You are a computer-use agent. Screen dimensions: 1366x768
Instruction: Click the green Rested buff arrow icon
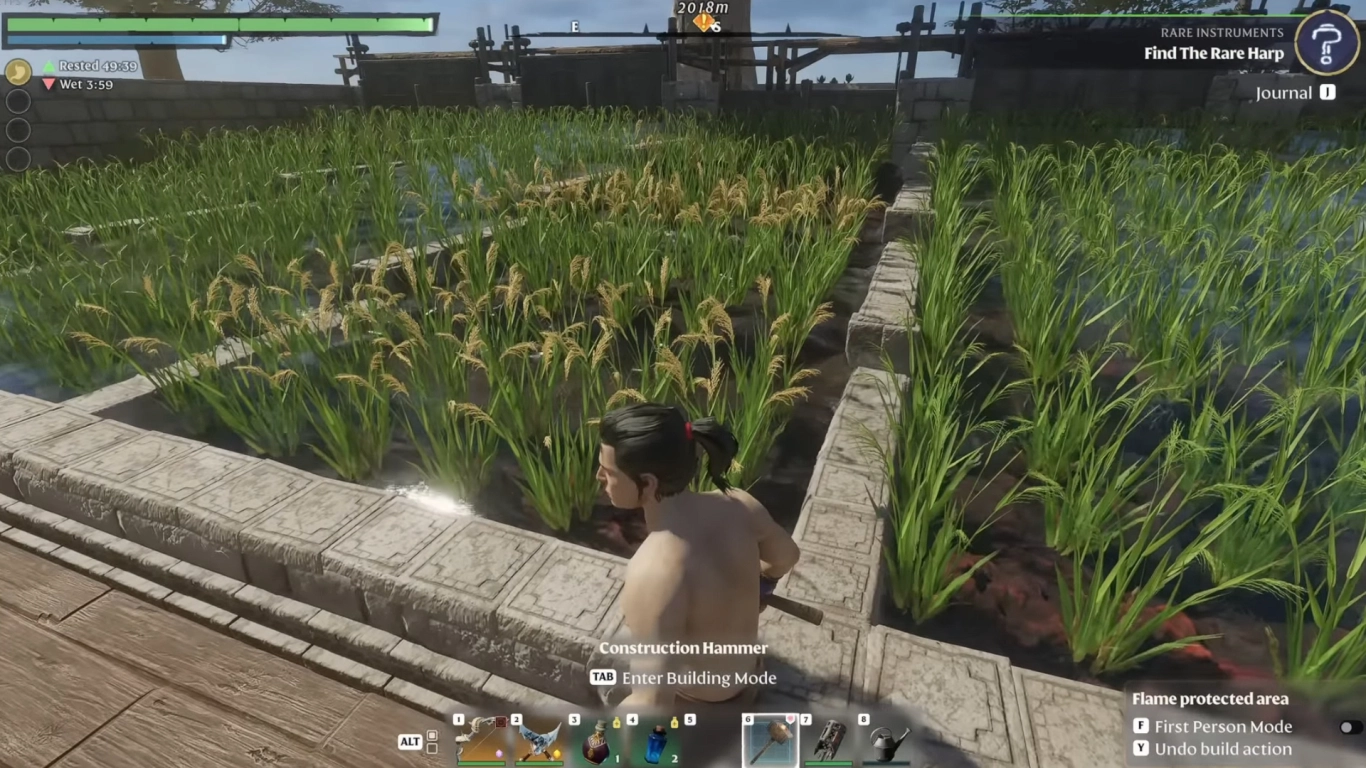click(x=47, y=67)
